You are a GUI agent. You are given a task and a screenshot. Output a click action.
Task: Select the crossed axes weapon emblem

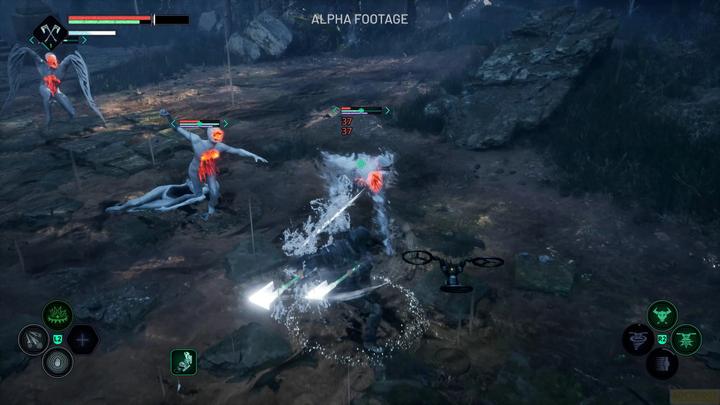pos(47,31)
